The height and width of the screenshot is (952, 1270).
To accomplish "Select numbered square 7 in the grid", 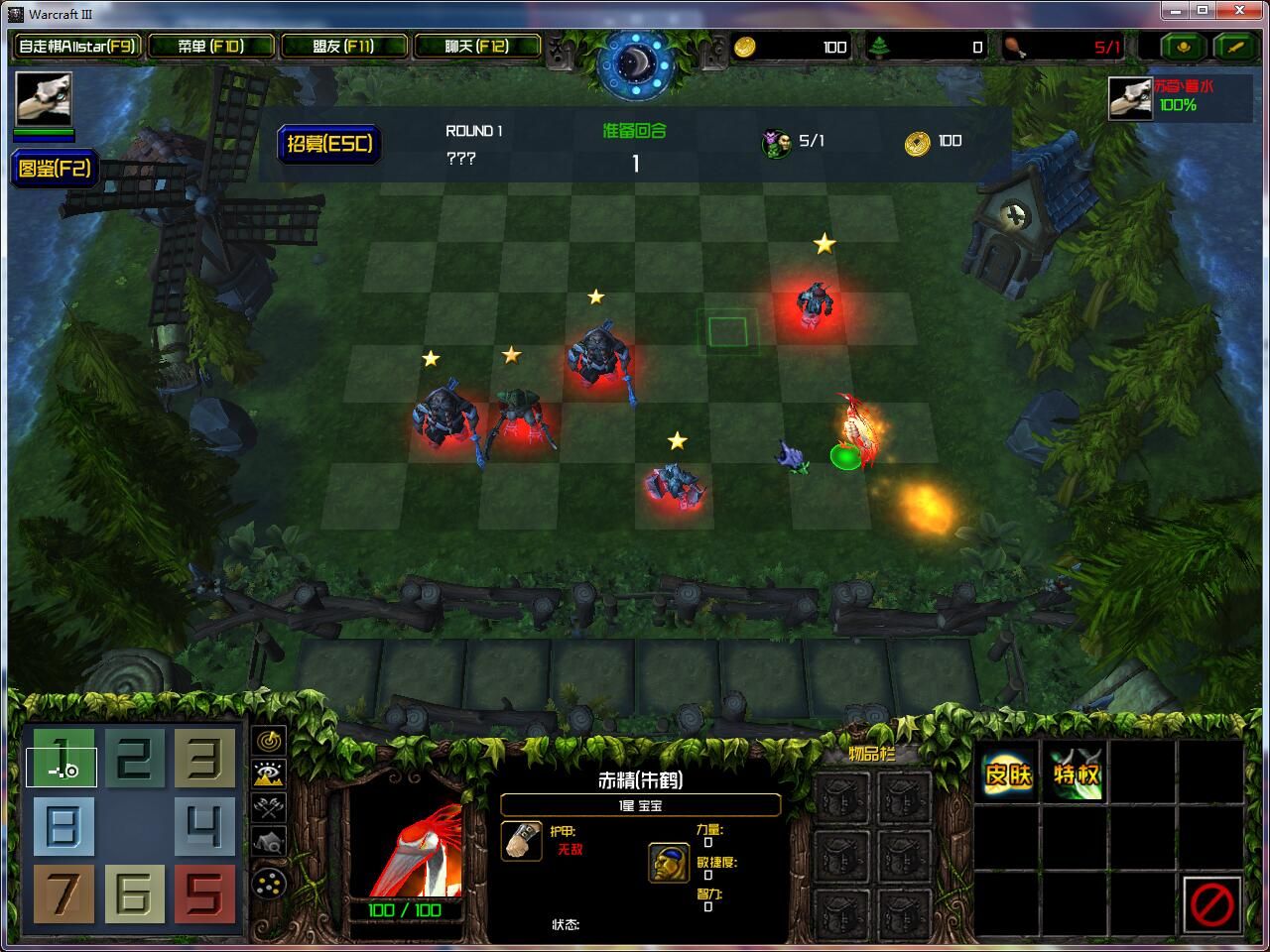I will click(x=63, y=892).
